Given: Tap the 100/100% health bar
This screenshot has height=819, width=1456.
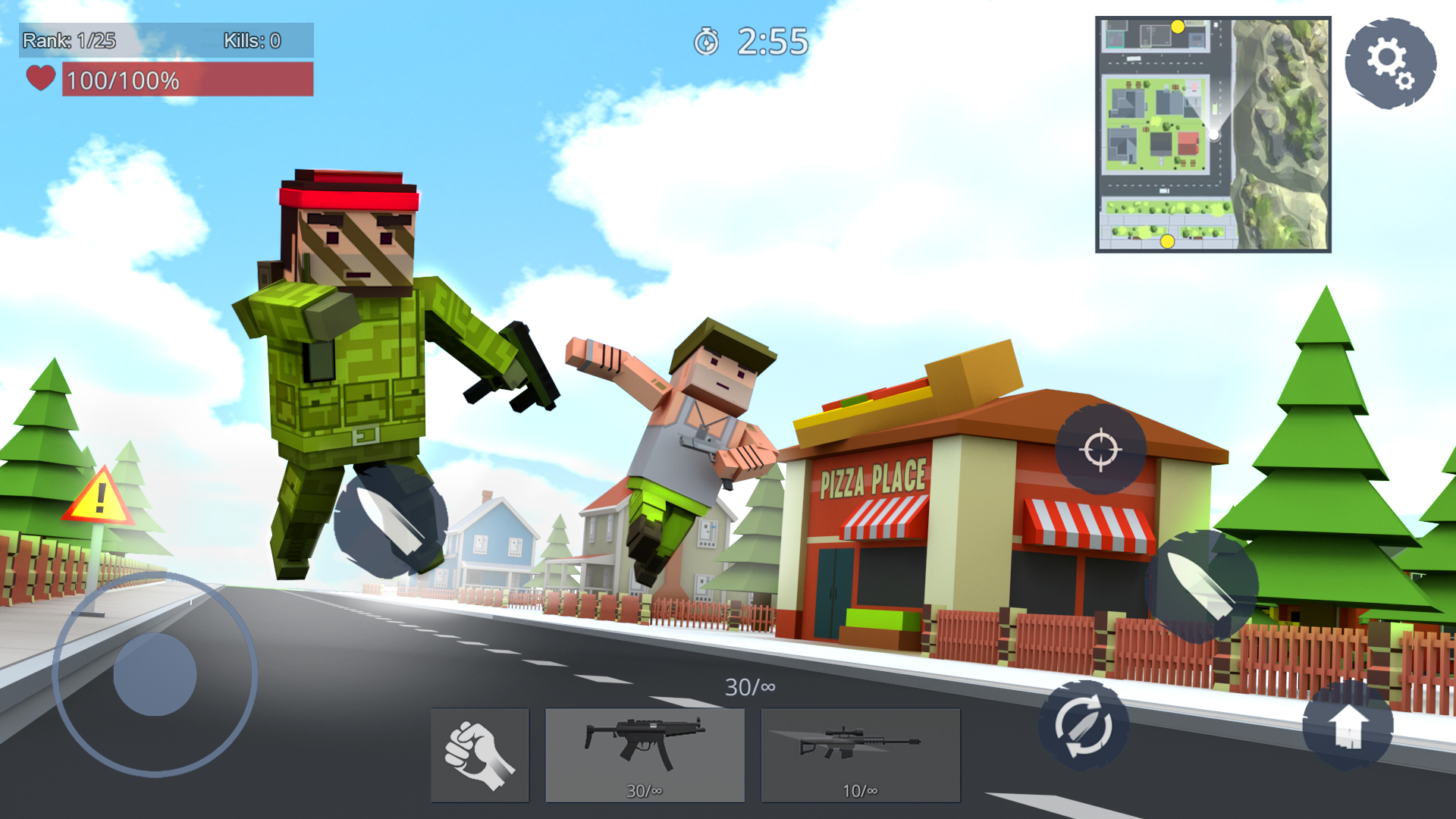Looking at the screenshot, I should point(186,78).
